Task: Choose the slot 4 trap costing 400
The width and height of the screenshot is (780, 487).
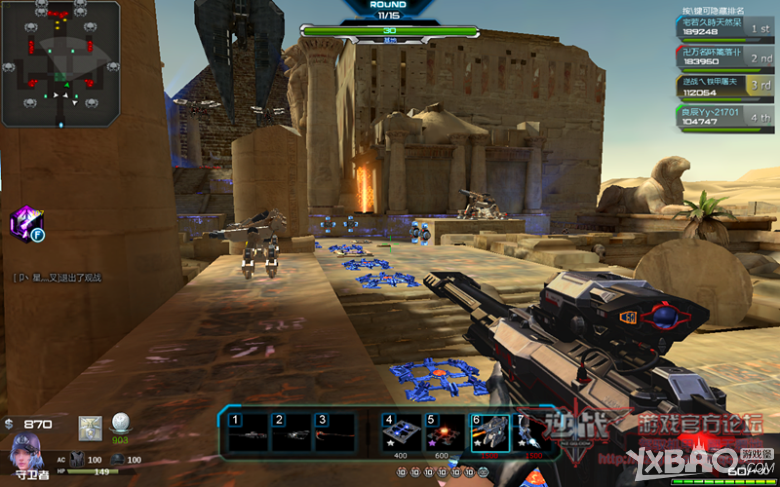Action: [400, 432]
